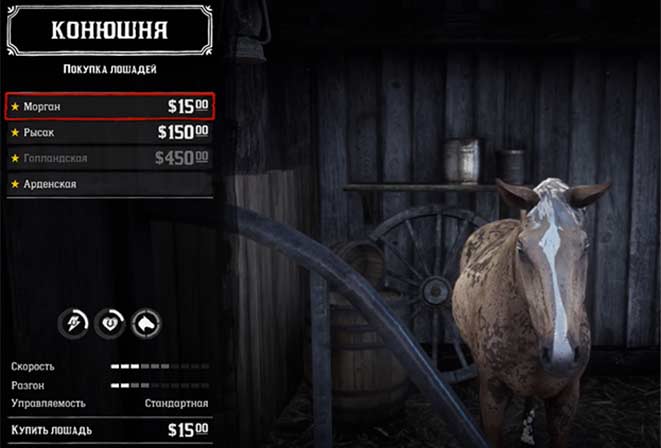Select the horse head icon
This screenshot has width=661, height=448.
(145, 322)
